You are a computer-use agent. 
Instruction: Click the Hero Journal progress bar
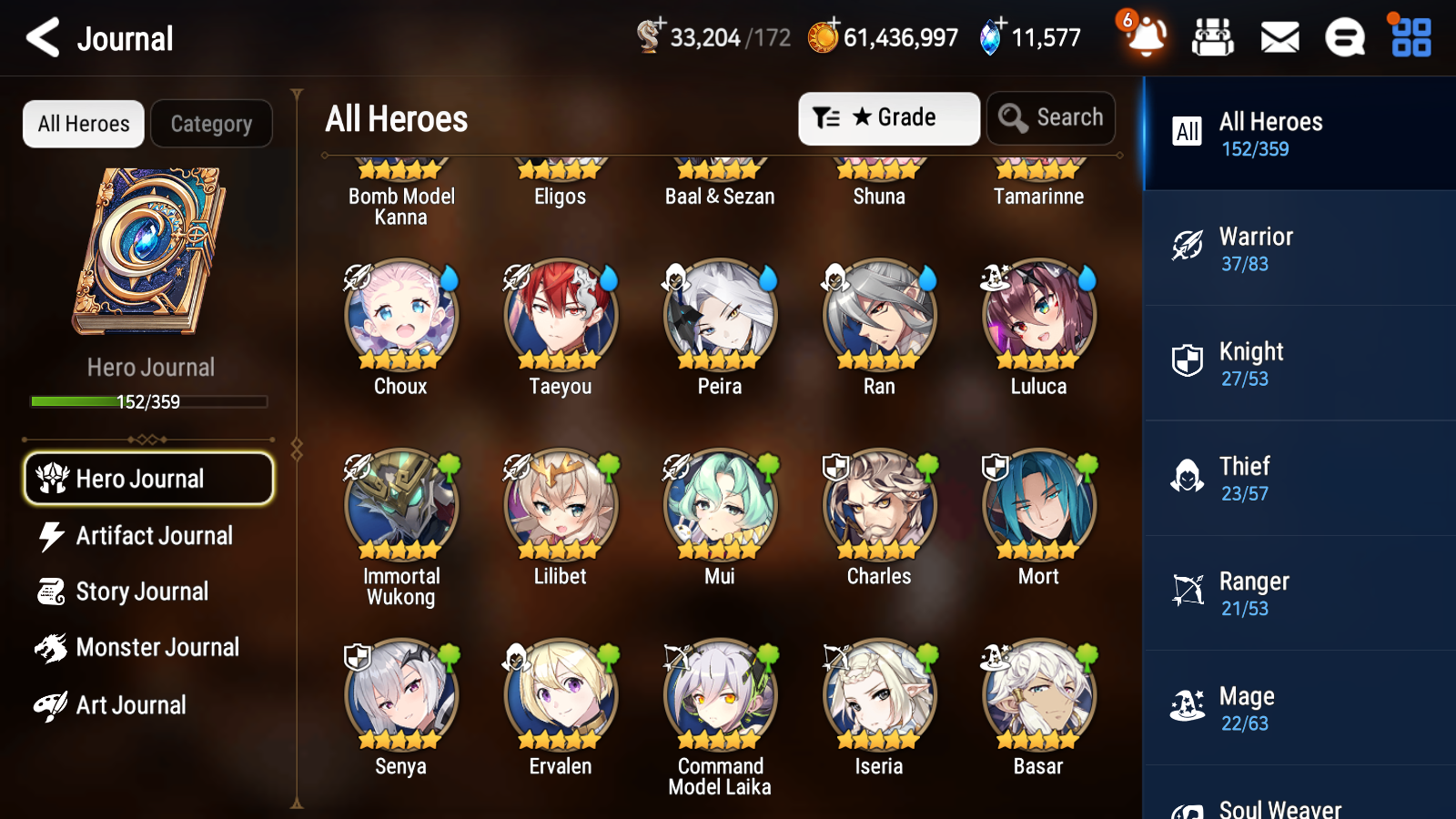pyautogui.click(x=148, y=401)
